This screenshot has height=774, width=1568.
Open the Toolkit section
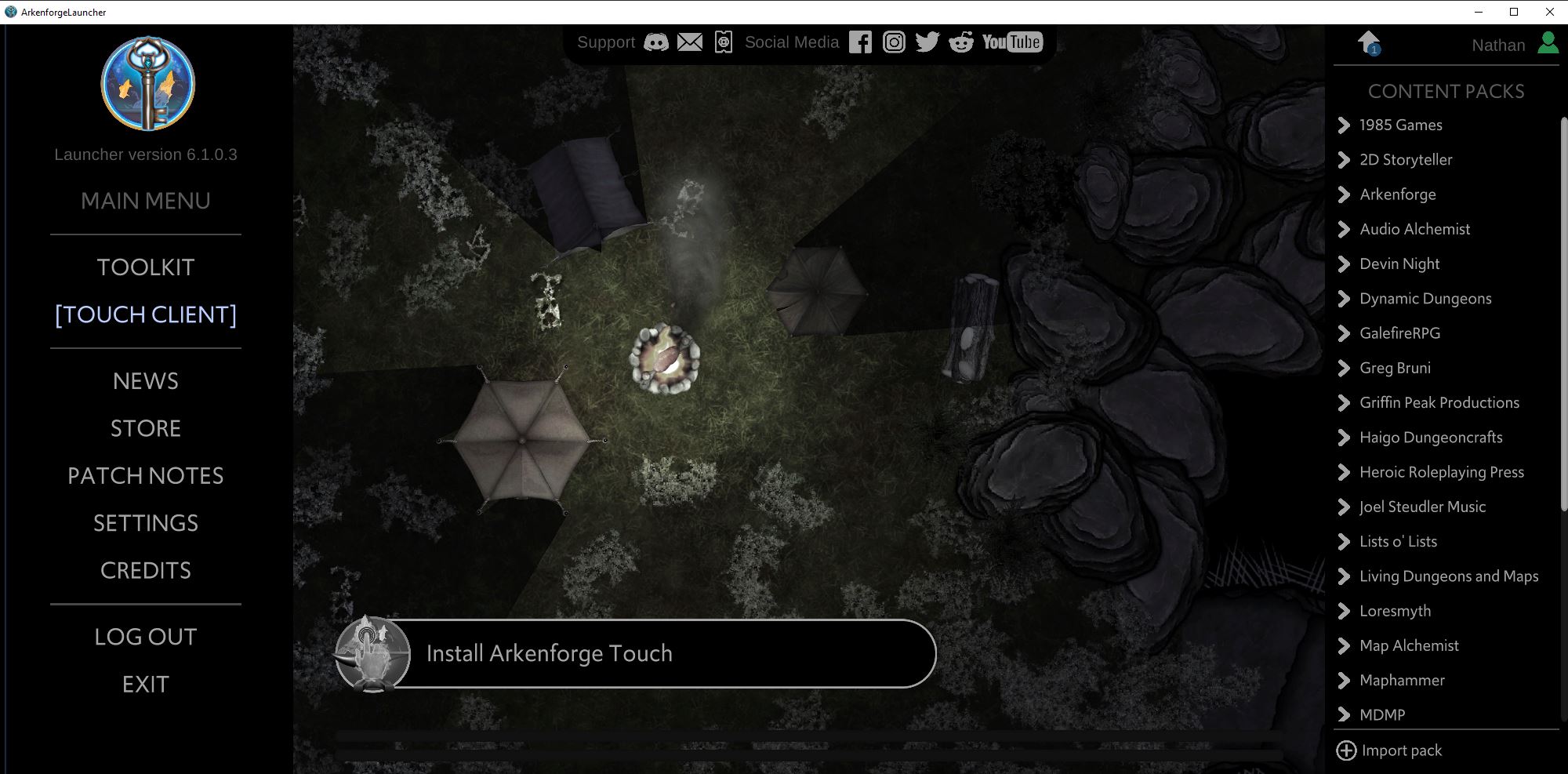(146, 267)
